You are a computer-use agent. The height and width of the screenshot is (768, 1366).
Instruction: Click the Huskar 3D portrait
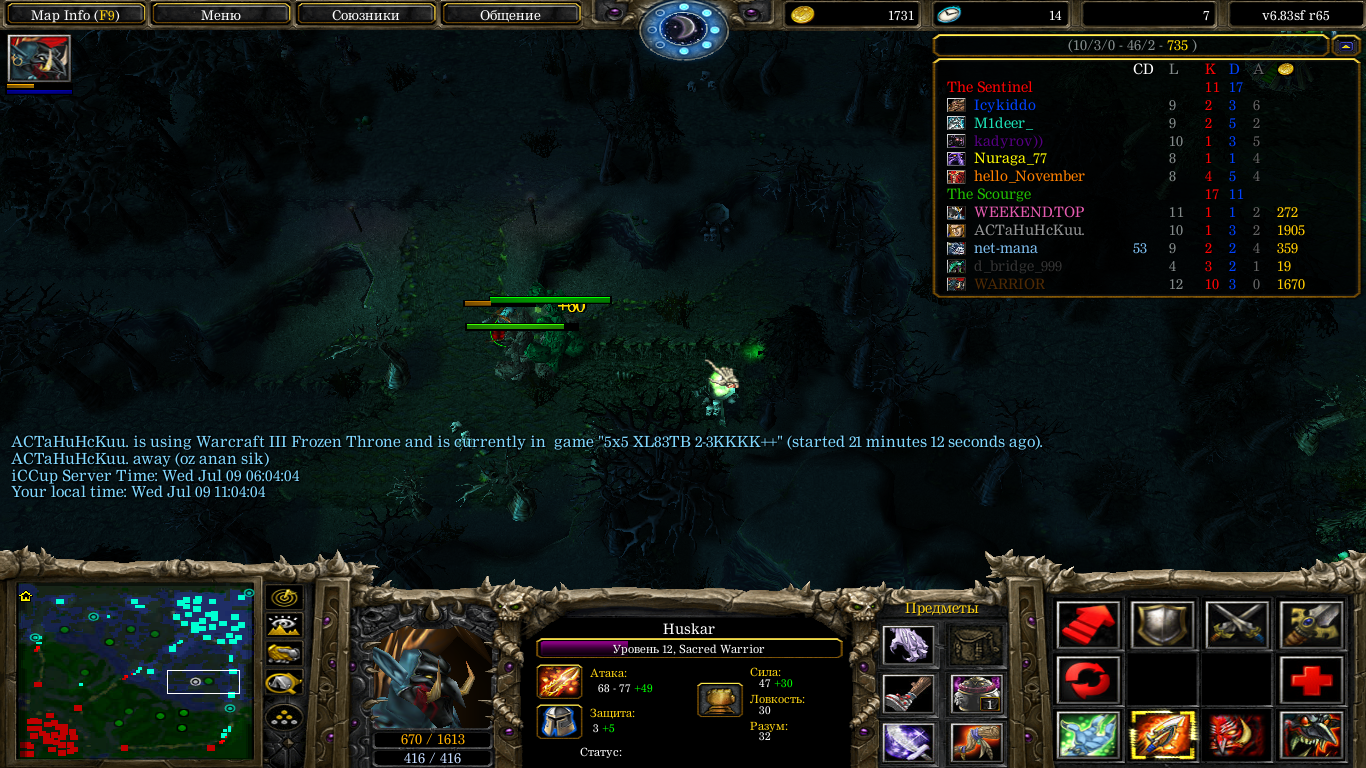tap(432, 678)
